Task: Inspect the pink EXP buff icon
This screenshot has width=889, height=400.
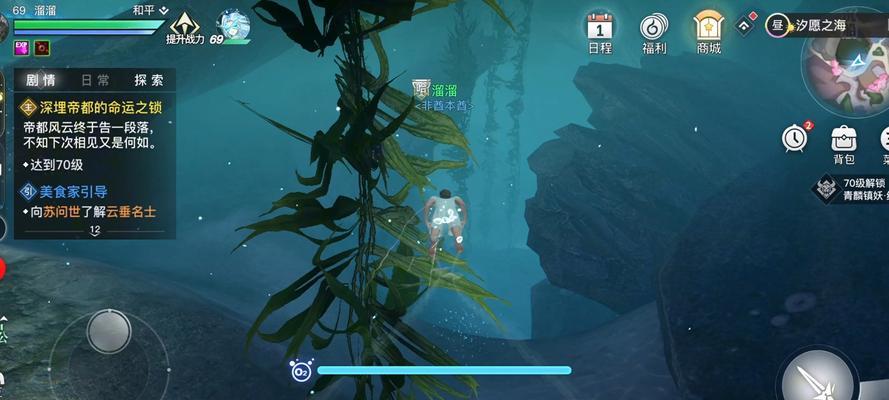Action: coord(20,47)
